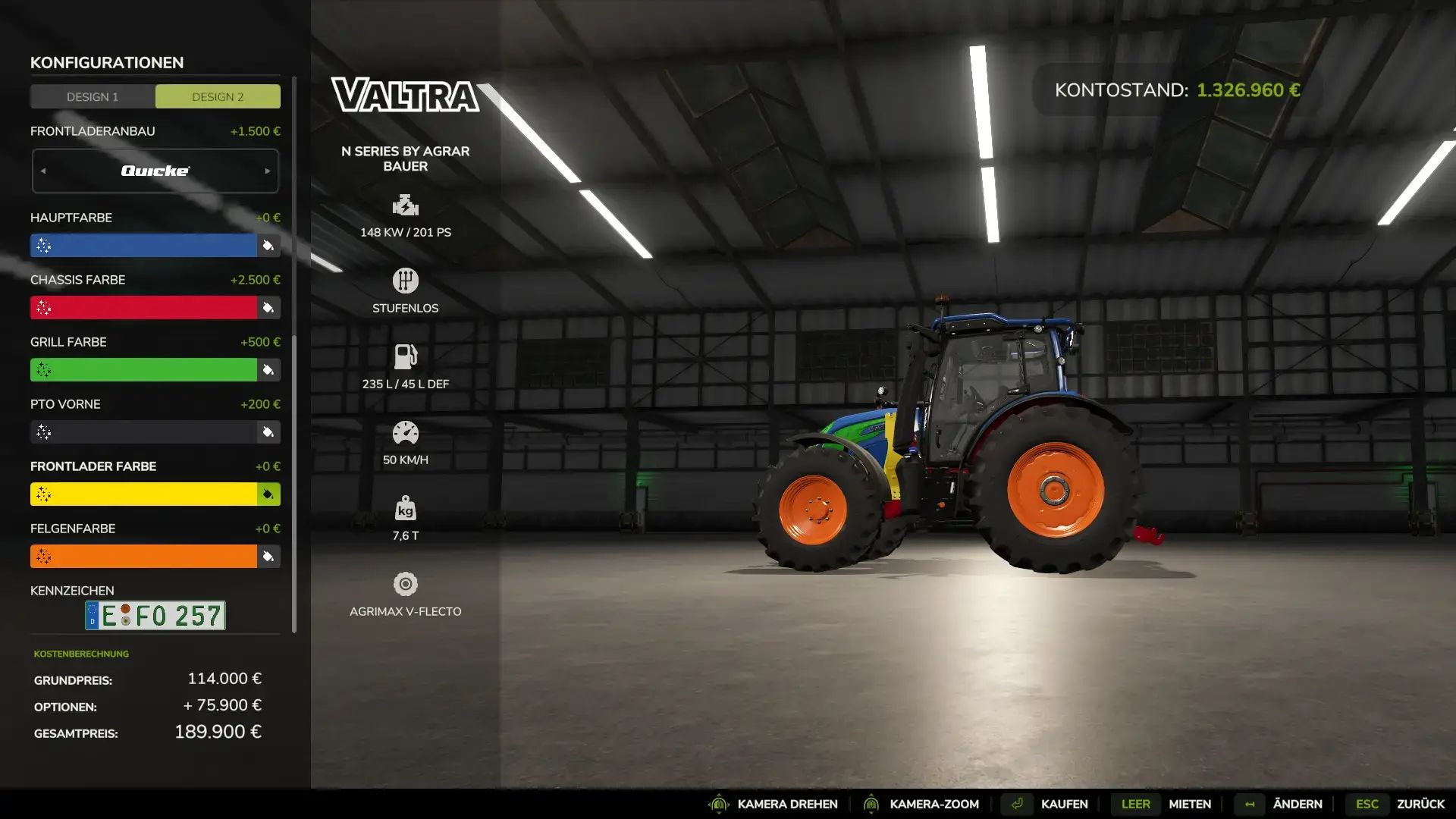Open the Grill Farbe color picker

tap(268, 369)
